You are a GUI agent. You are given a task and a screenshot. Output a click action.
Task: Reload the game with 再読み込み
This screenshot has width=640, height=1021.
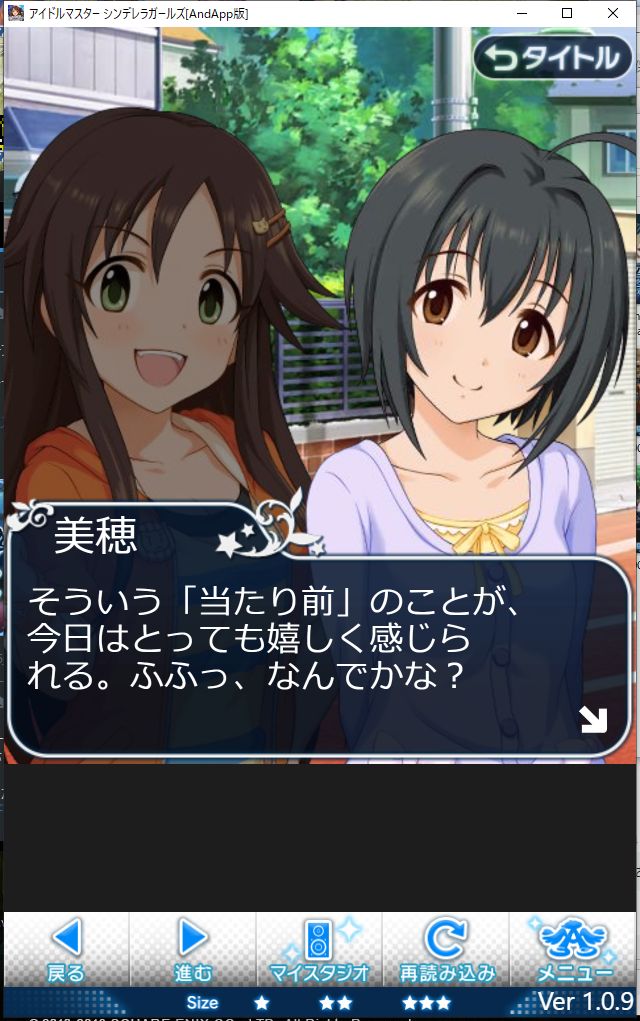(446, 949)
